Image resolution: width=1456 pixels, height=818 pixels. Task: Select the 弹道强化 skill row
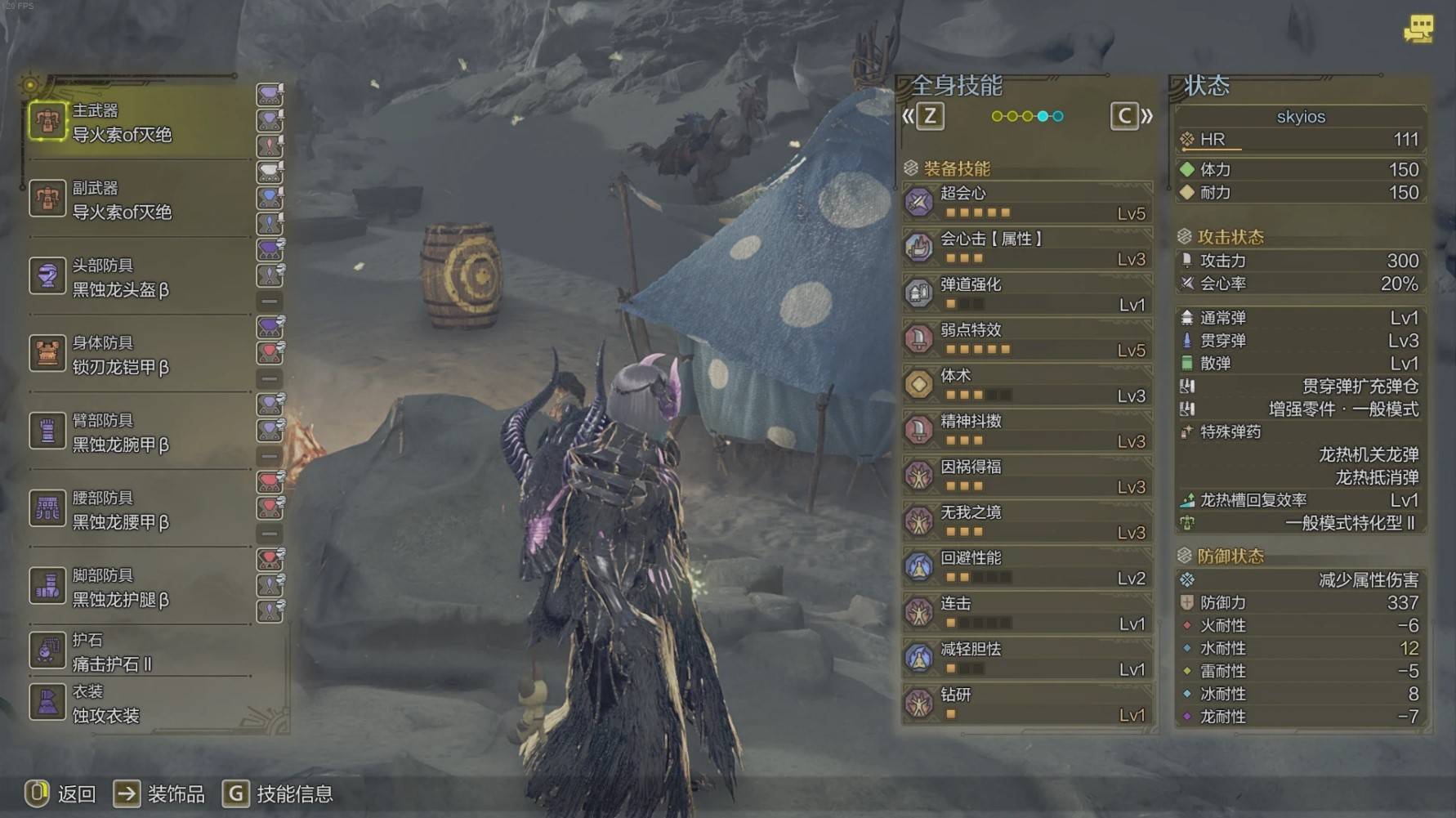[x=1027, y=294]
